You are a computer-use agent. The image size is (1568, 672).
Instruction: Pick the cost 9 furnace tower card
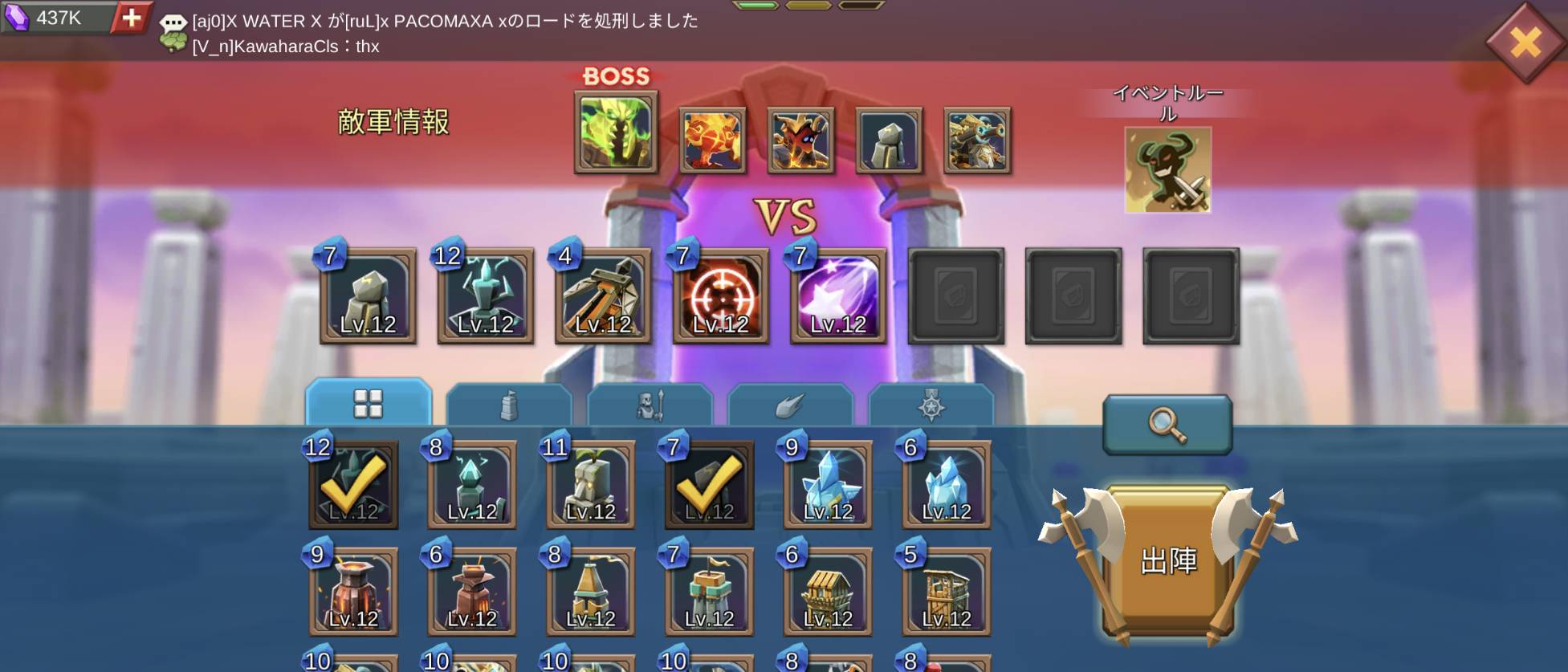tap(354, 593)
